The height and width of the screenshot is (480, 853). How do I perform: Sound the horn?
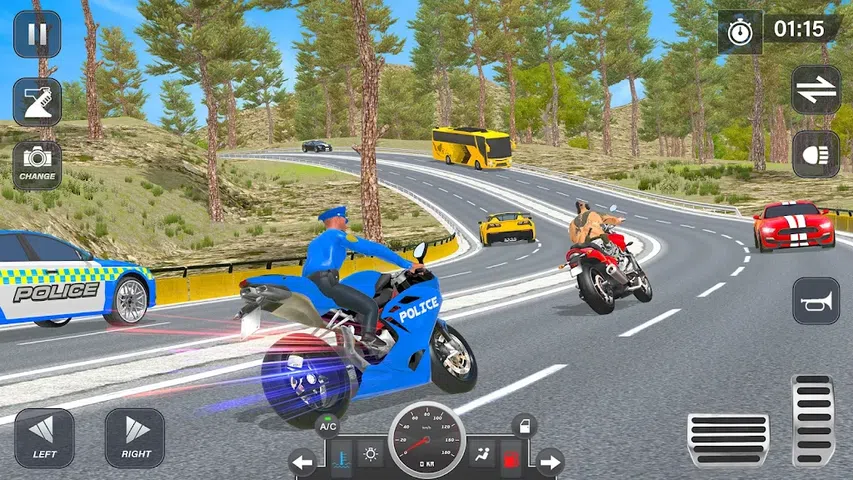click(x=816, y=301)
